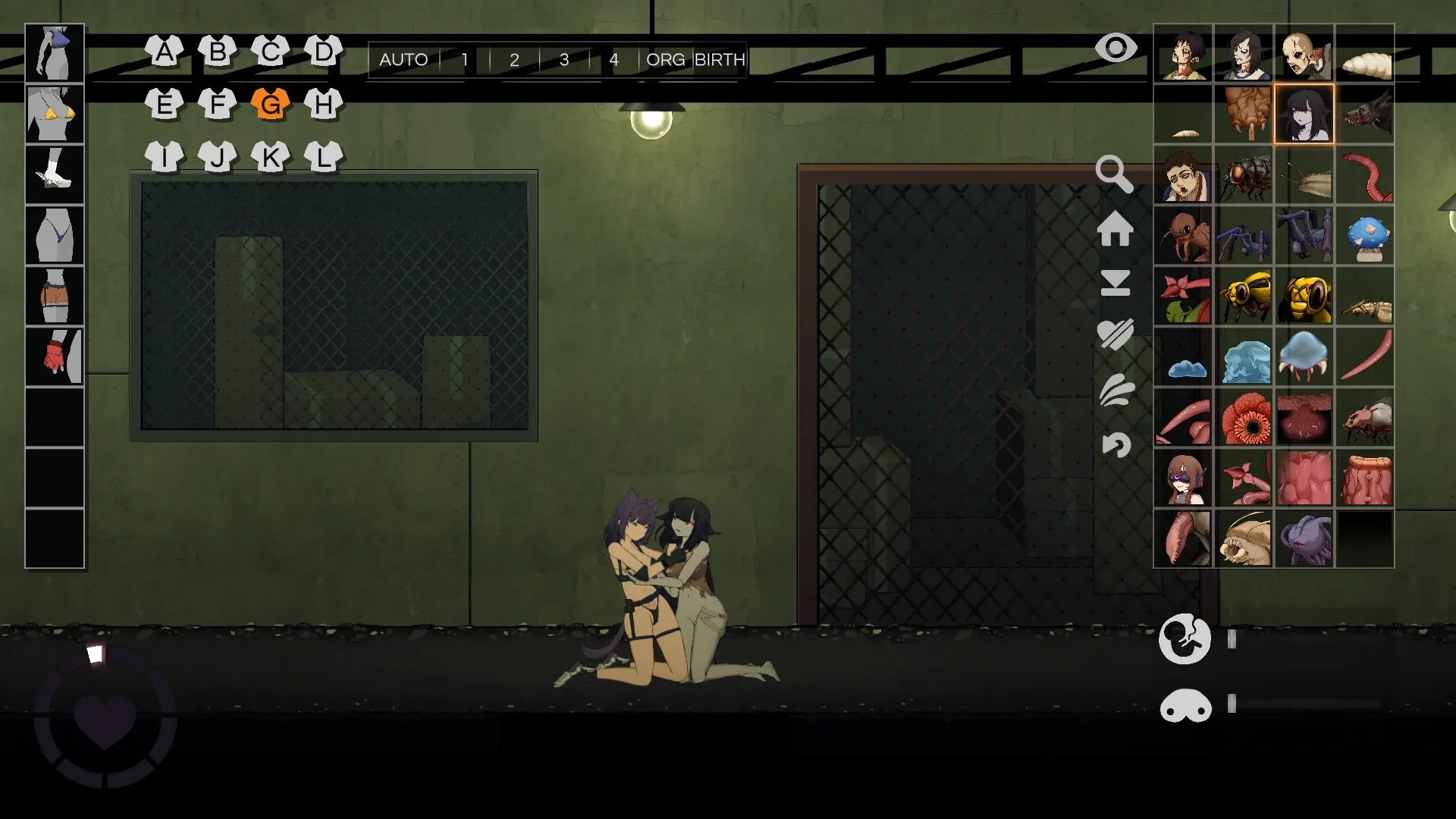Pick outfit preset F
Screen dimensions: 1456x819
click(217, 104)
